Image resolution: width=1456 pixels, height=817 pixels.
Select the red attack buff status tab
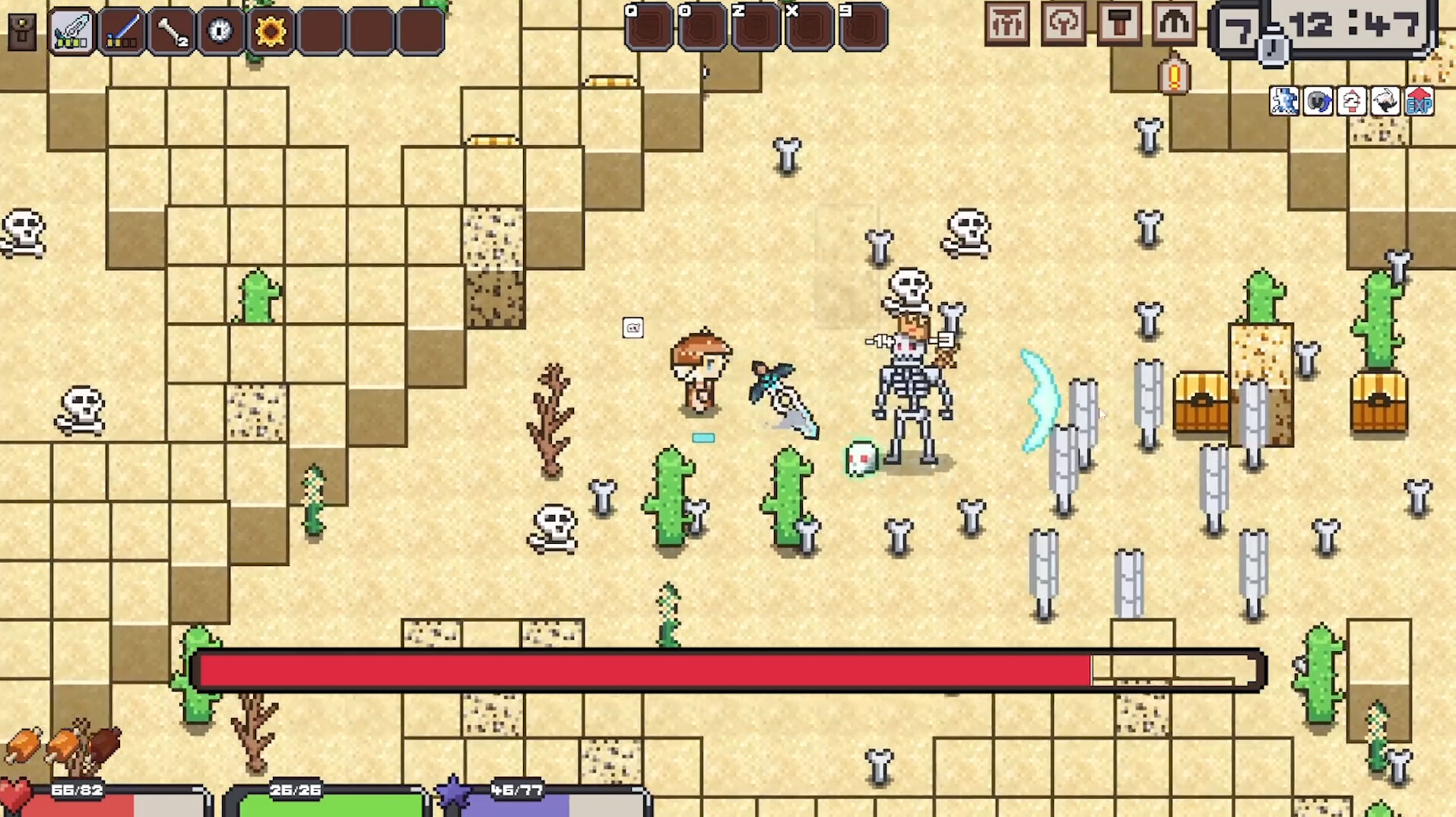1350,101
